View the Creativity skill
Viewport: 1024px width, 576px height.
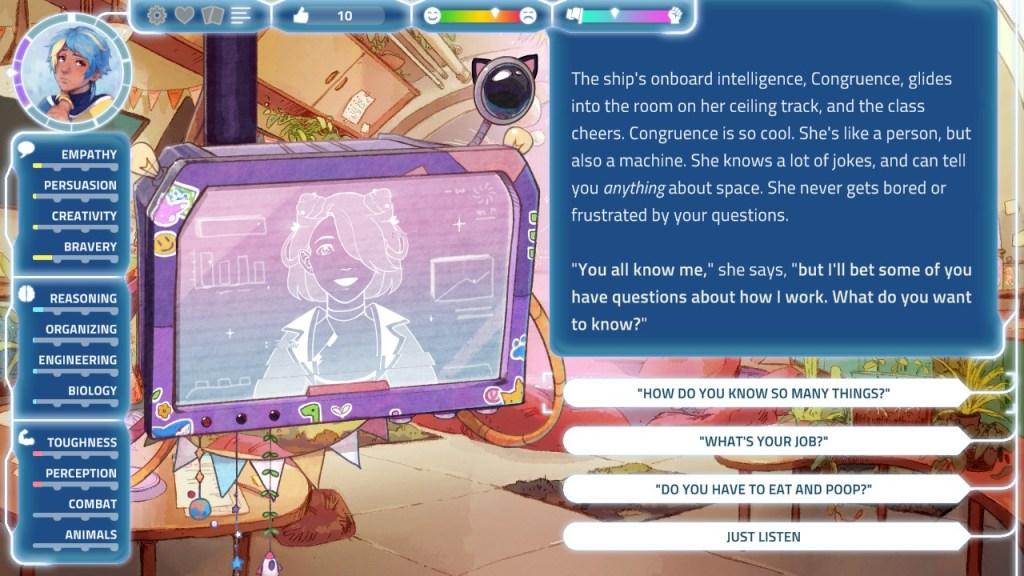[x=84, y=216]
